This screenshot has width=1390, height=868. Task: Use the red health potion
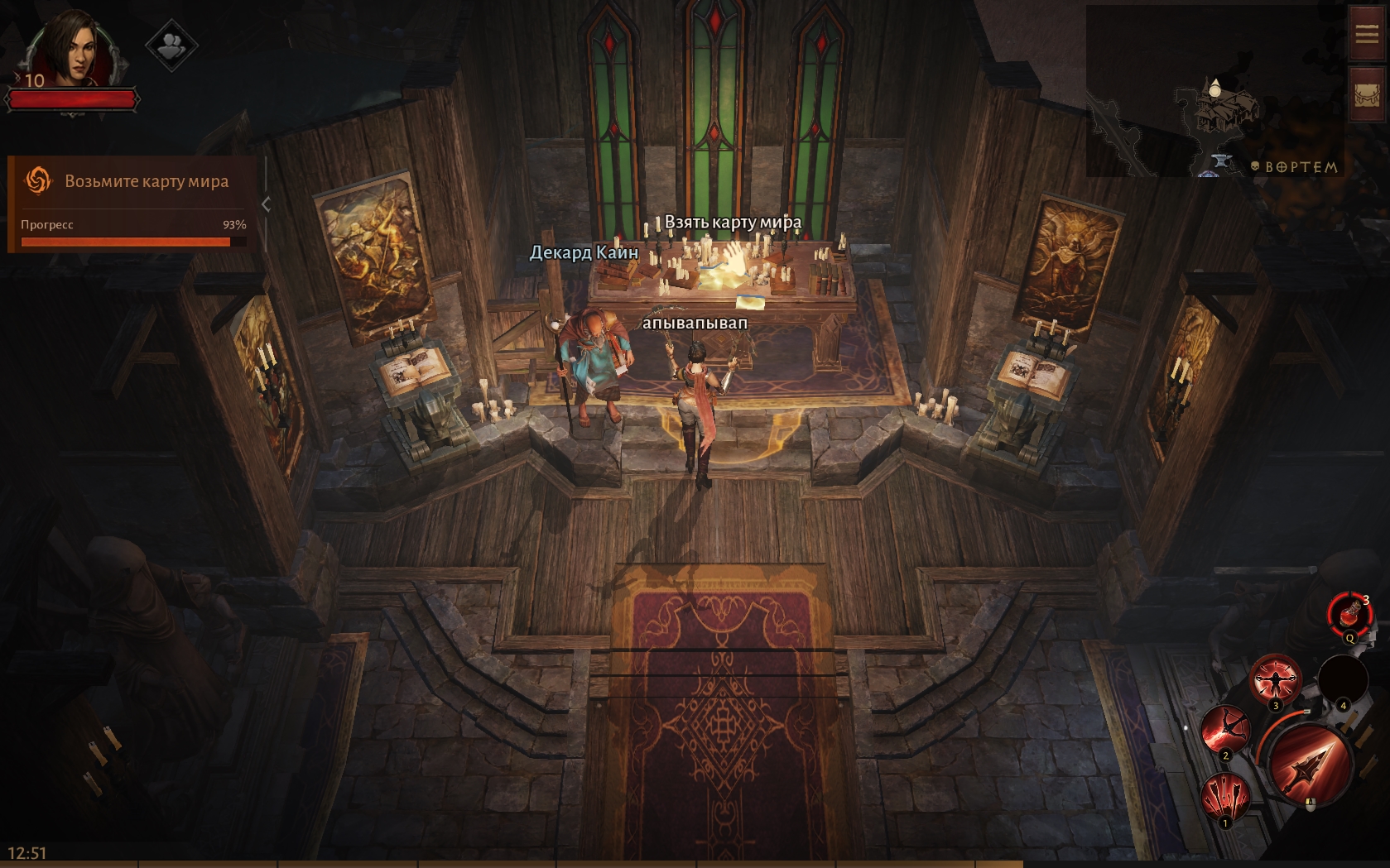1349,614
